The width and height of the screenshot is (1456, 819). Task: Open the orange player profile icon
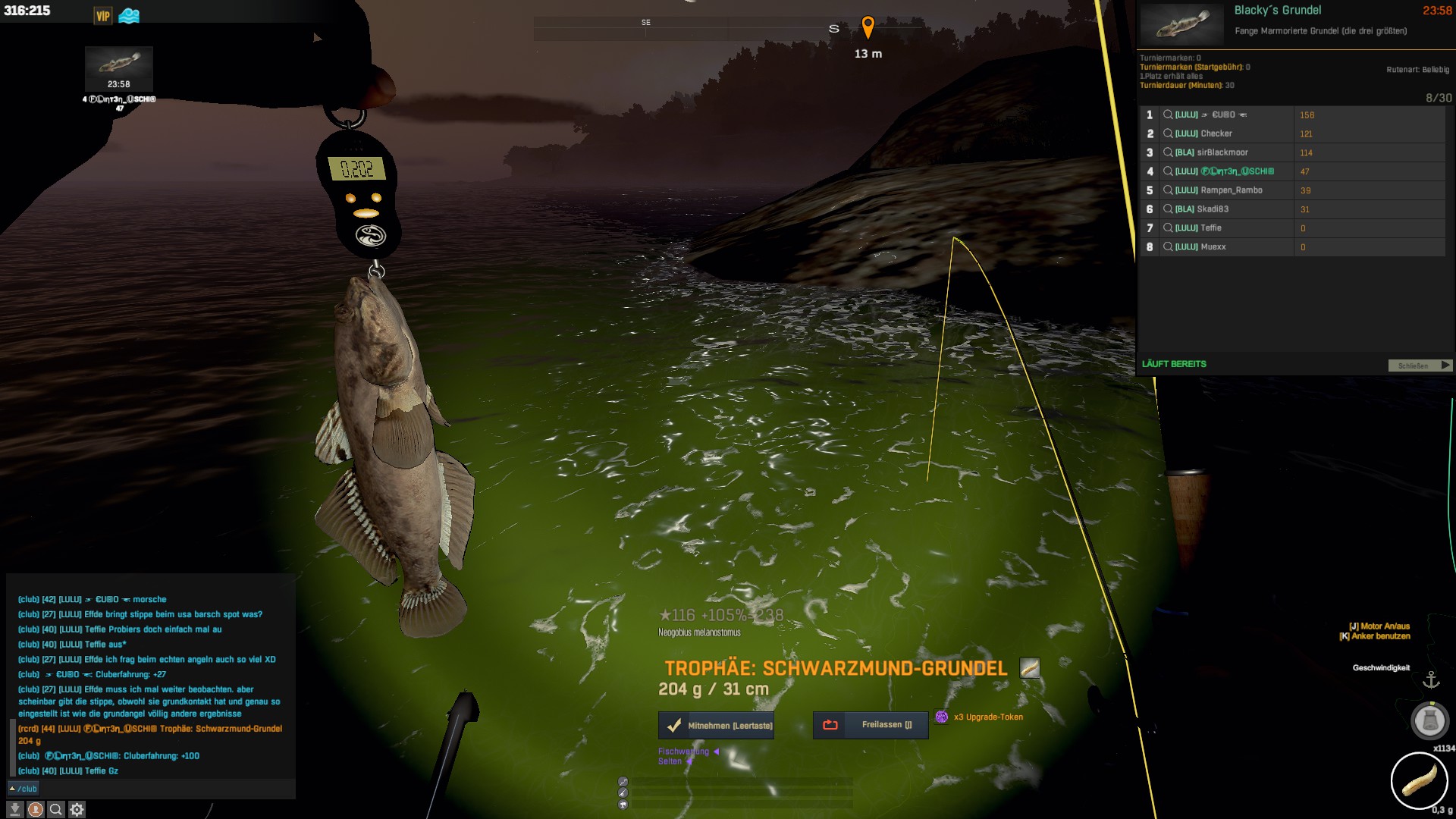point(36,810)
